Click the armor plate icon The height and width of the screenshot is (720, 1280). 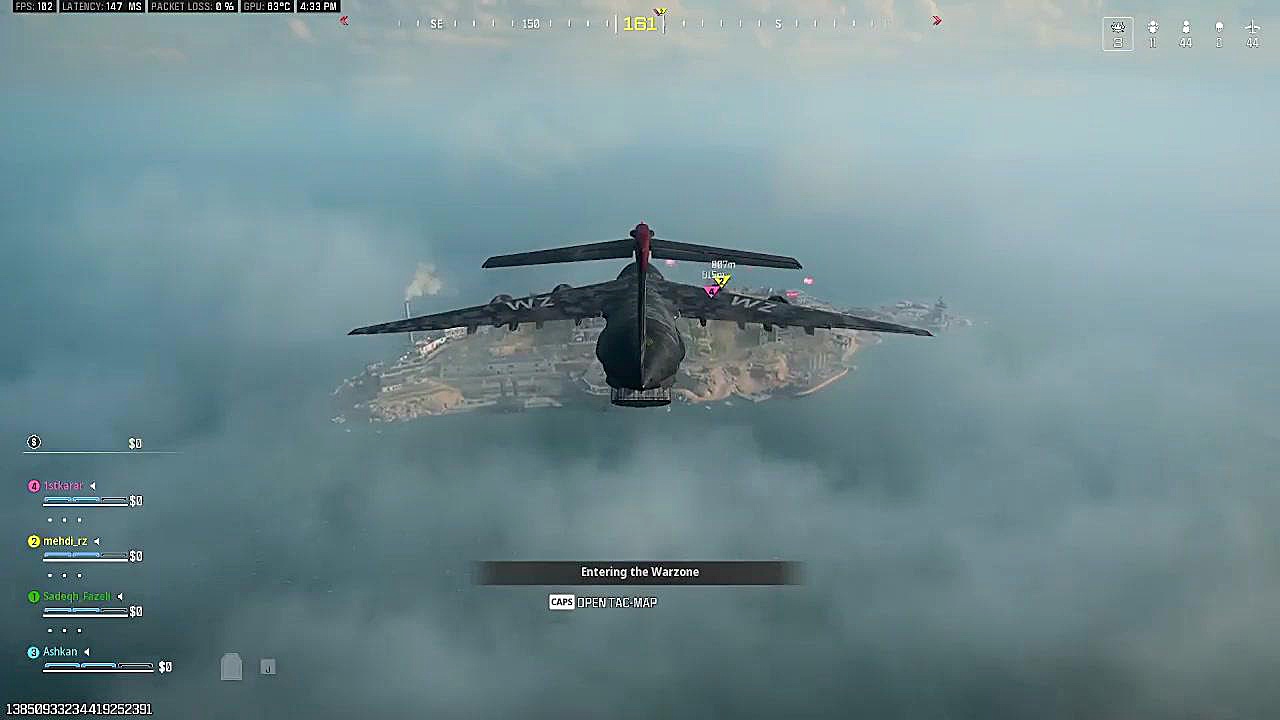coord(231,667)
